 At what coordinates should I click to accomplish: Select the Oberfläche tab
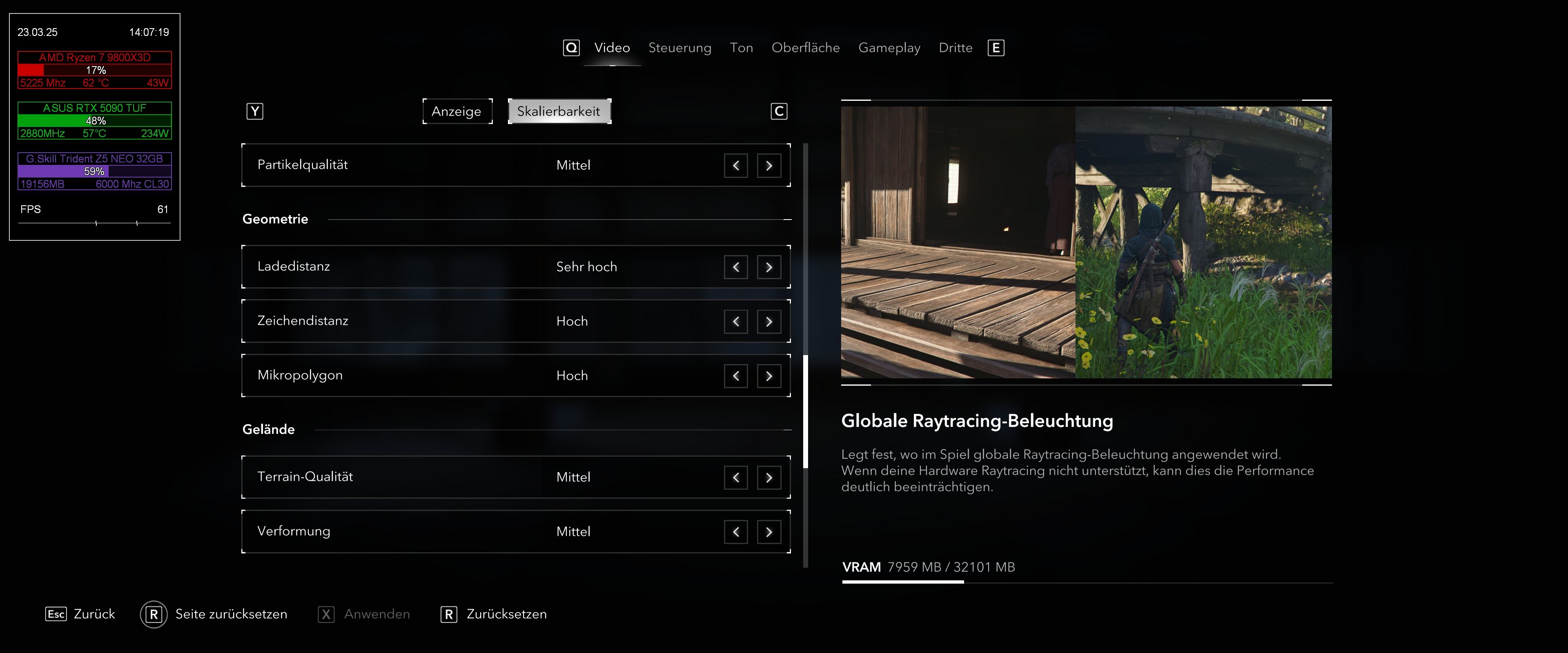(805, 47)
